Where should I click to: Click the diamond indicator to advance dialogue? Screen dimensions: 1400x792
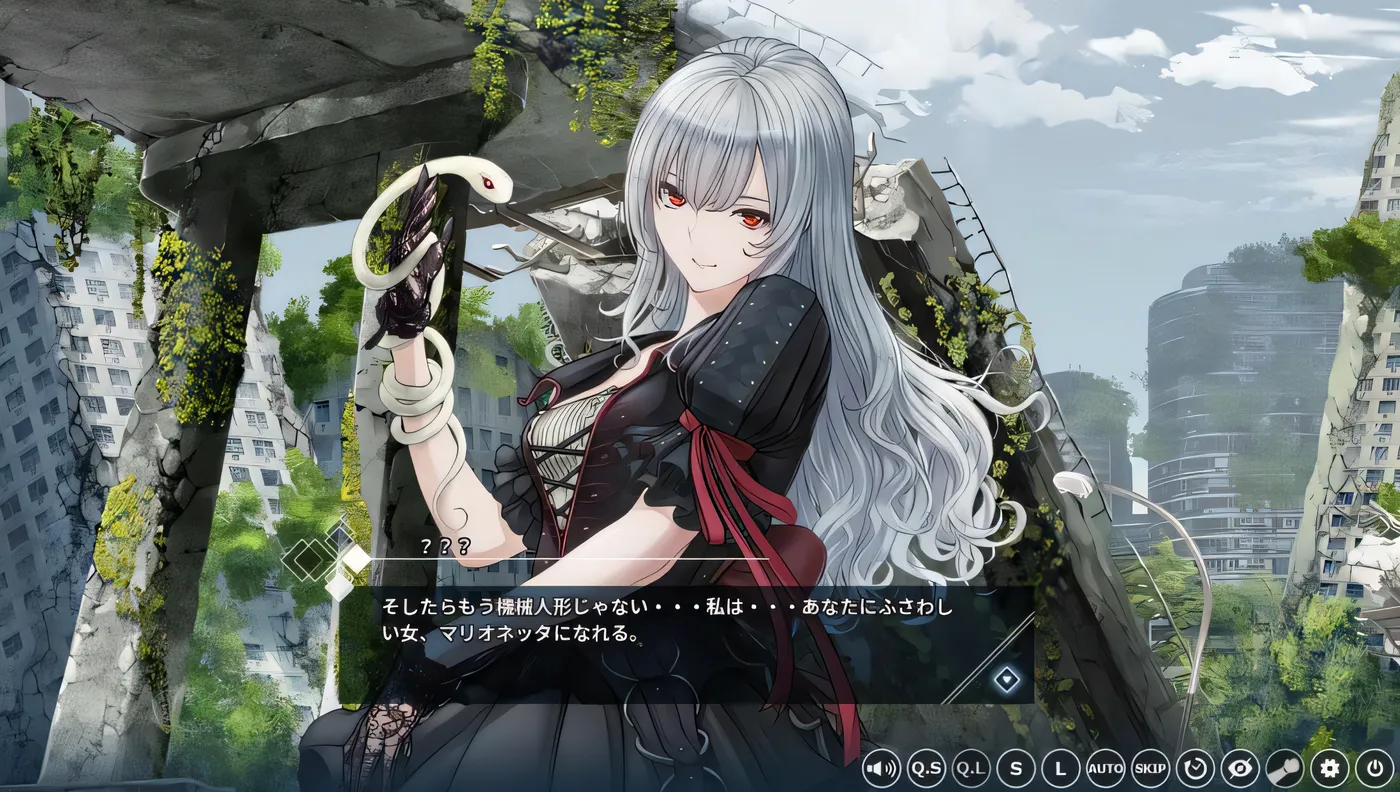click(1005, 681)
